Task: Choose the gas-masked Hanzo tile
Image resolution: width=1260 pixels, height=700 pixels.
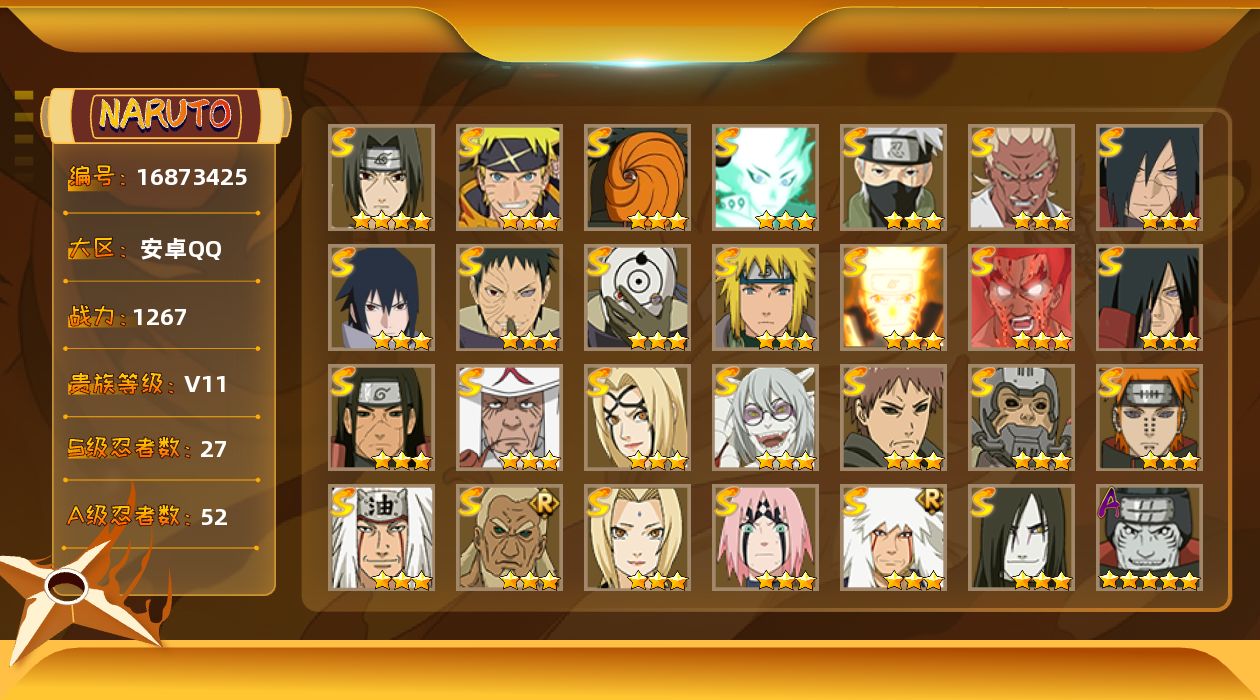Action: click(x=1021, y=418)
